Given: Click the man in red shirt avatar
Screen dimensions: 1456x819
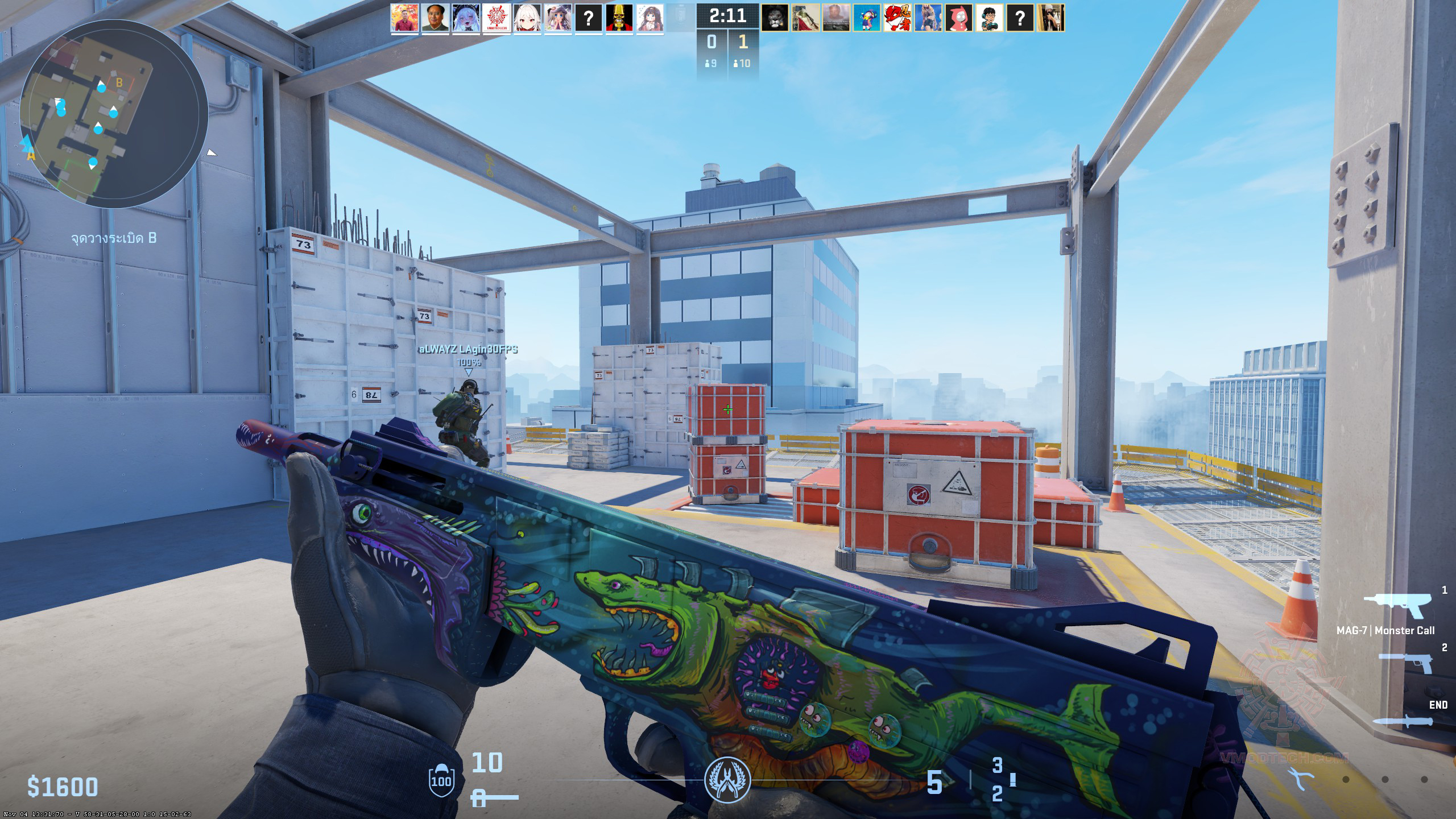Looking at the screenshot, I should [x=404, y=18].
